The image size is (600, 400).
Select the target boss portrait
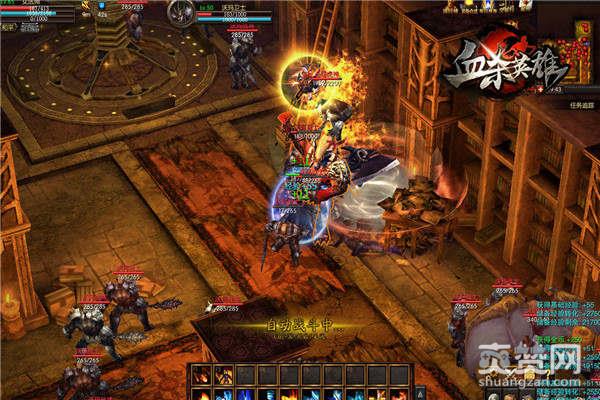click(x=181, y=13)
